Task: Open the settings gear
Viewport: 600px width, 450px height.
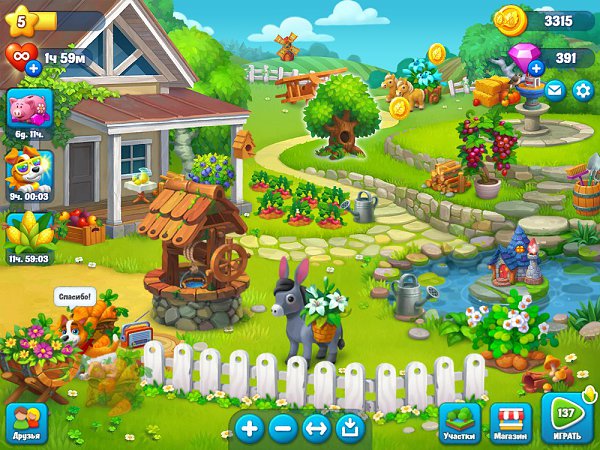Action: tap(582, 91)
